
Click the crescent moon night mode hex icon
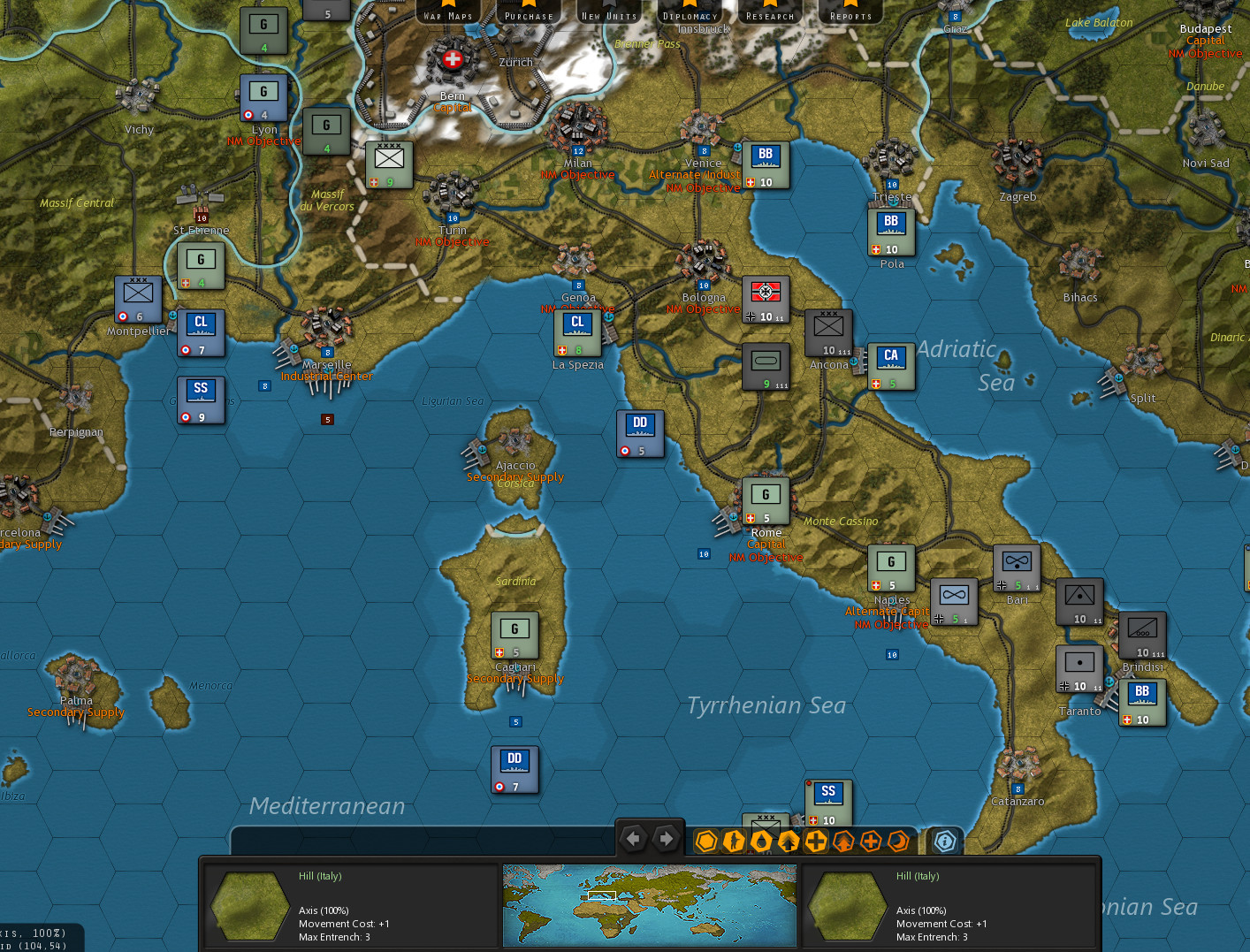point(898,841)
